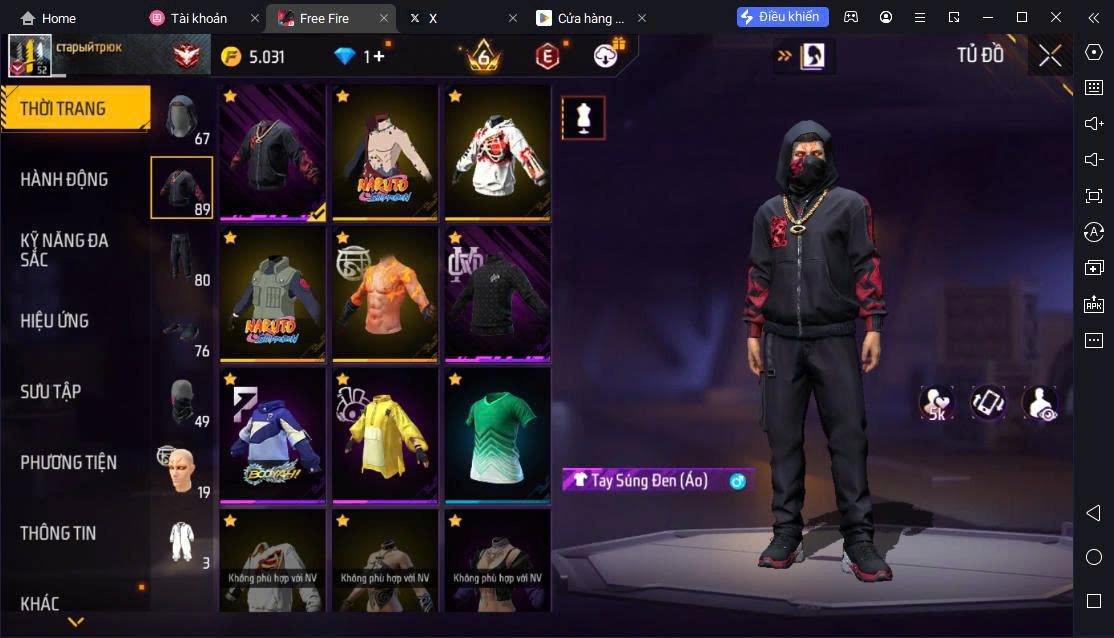This screenshot has height=638, width=1114.
Task: Open the Hành Động menu section
Action: point(65,180)
